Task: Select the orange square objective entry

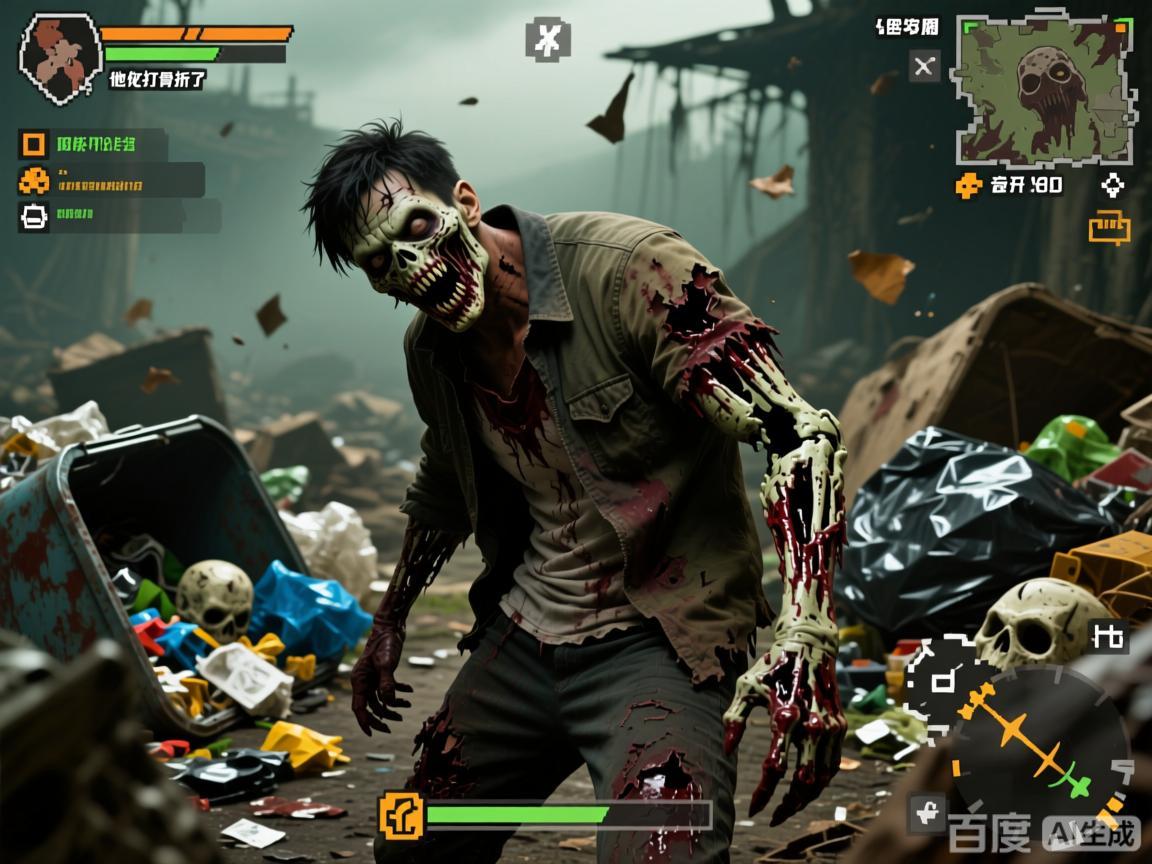Action: click(x=34, y=145)
